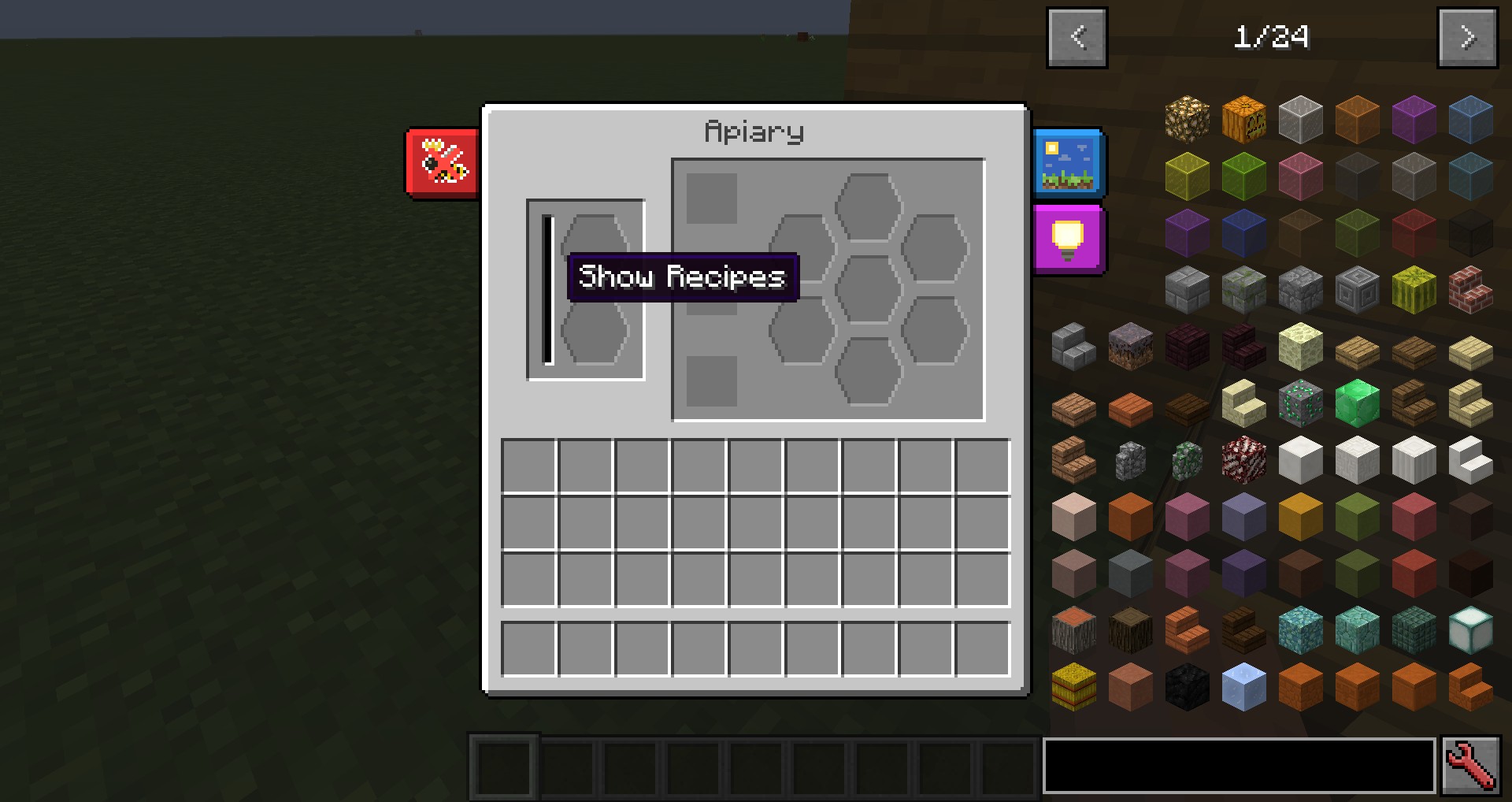Select the mycelium block
Screen dimensions: 1512x802
tap(1130, 346)
